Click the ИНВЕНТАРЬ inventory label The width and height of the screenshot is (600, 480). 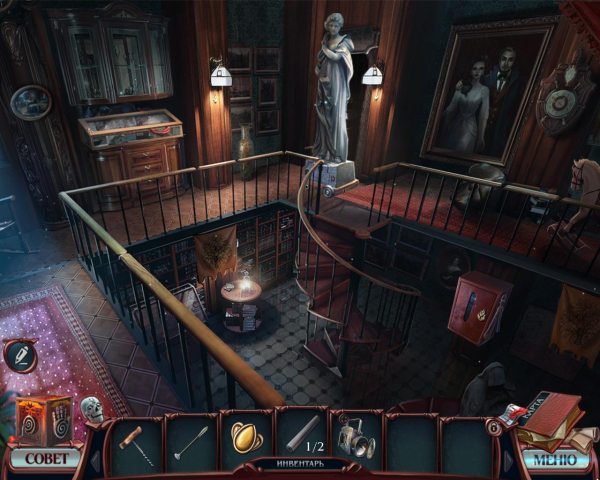[300, 464]
